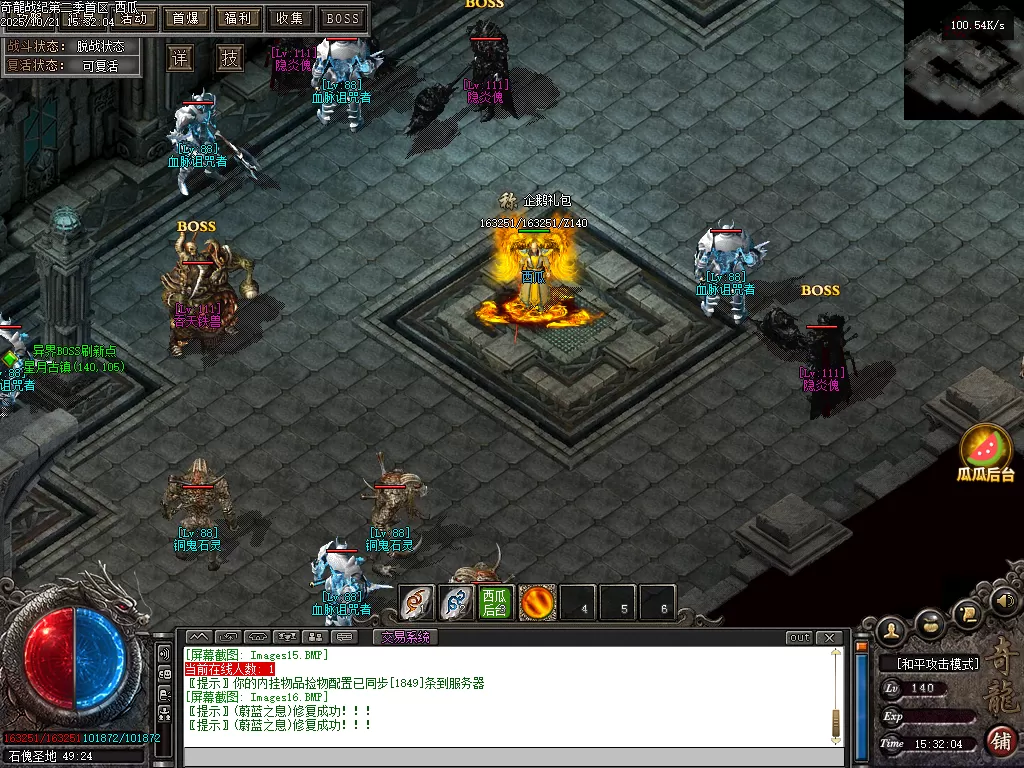Activate the fireball orb hotbar skill
This screenshot has width=1024, height=768.
point(537,603)
